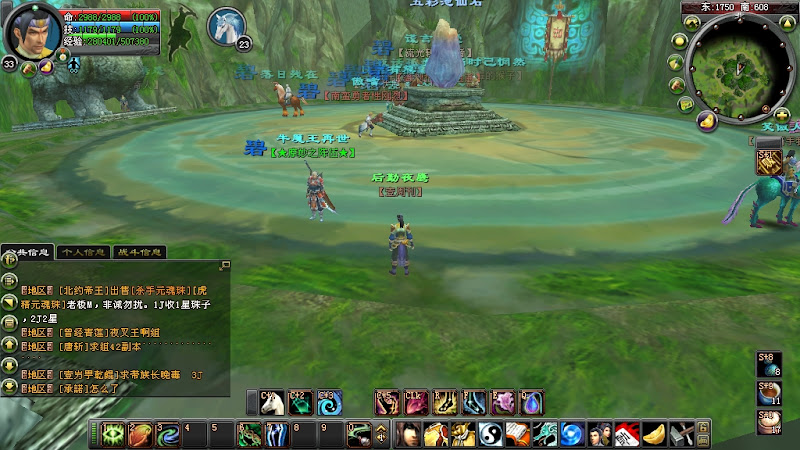
Task: Click the gold ingot icon on bottom bar
Action: click(x=652, y=435)
